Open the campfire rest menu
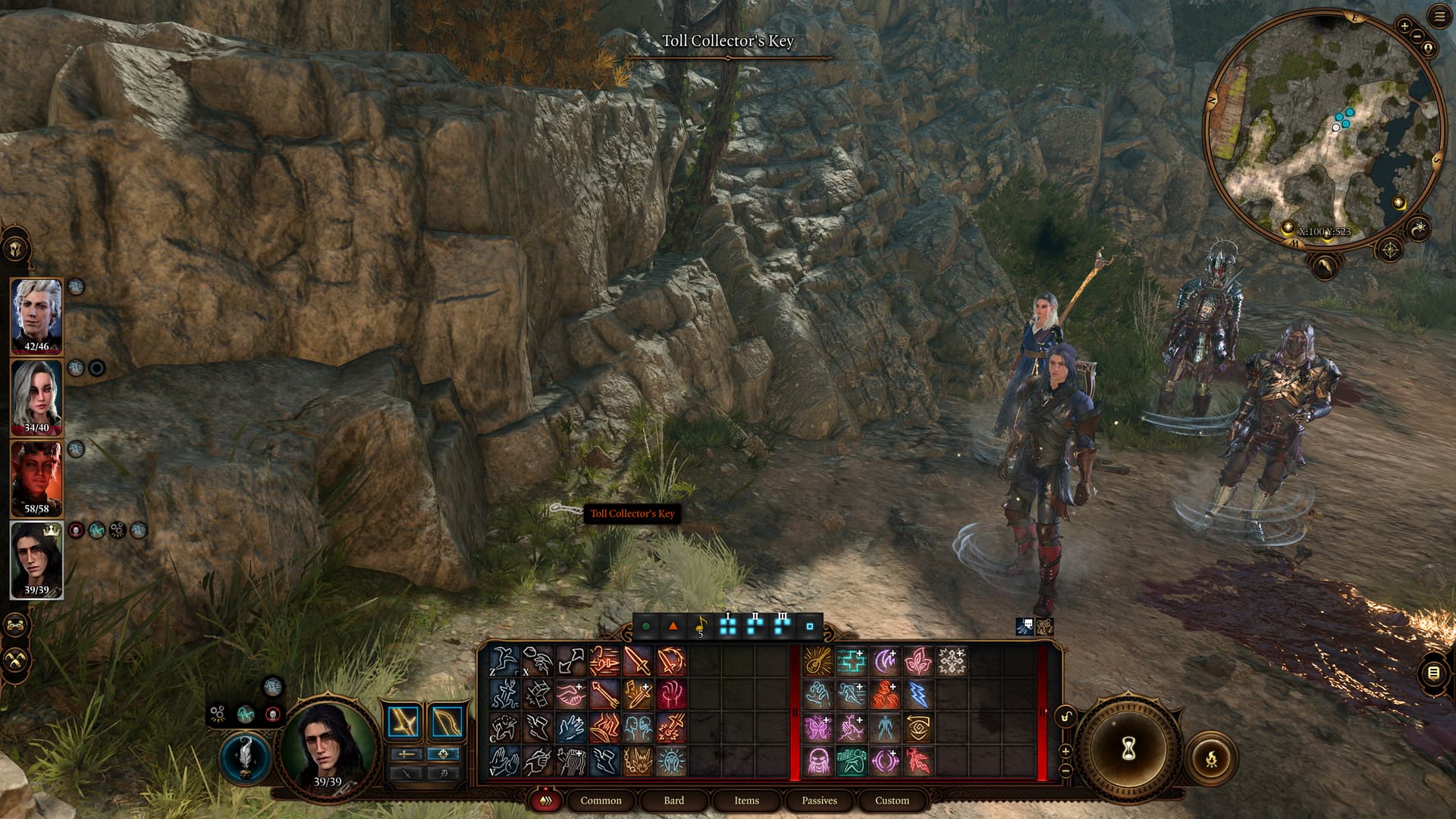 point(1211,758)
